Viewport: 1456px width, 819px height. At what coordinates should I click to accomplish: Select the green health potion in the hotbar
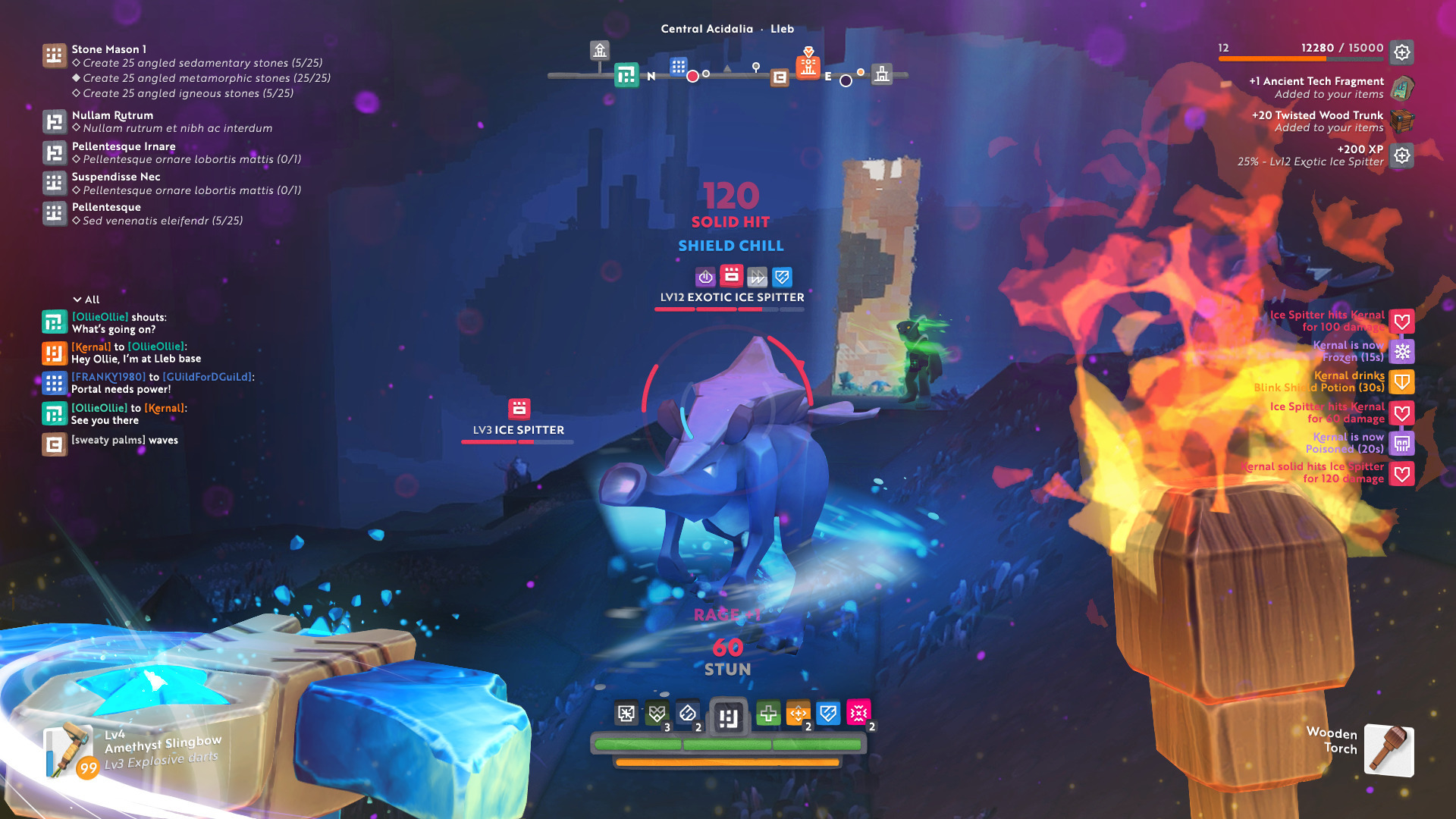click(x=768, y=713)
